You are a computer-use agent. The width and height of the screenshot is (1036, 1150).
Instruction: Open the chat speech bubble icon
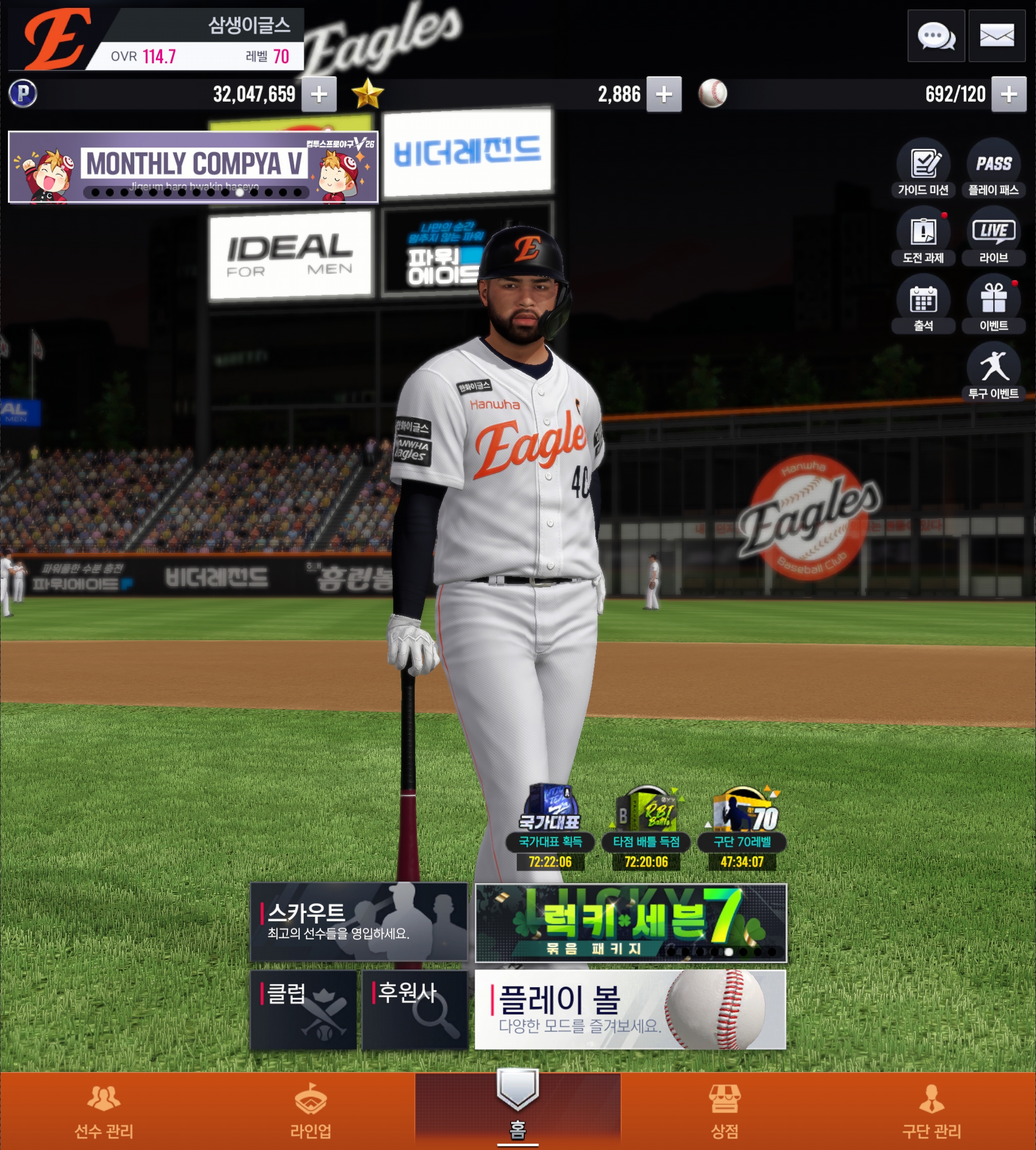point(935,36)
